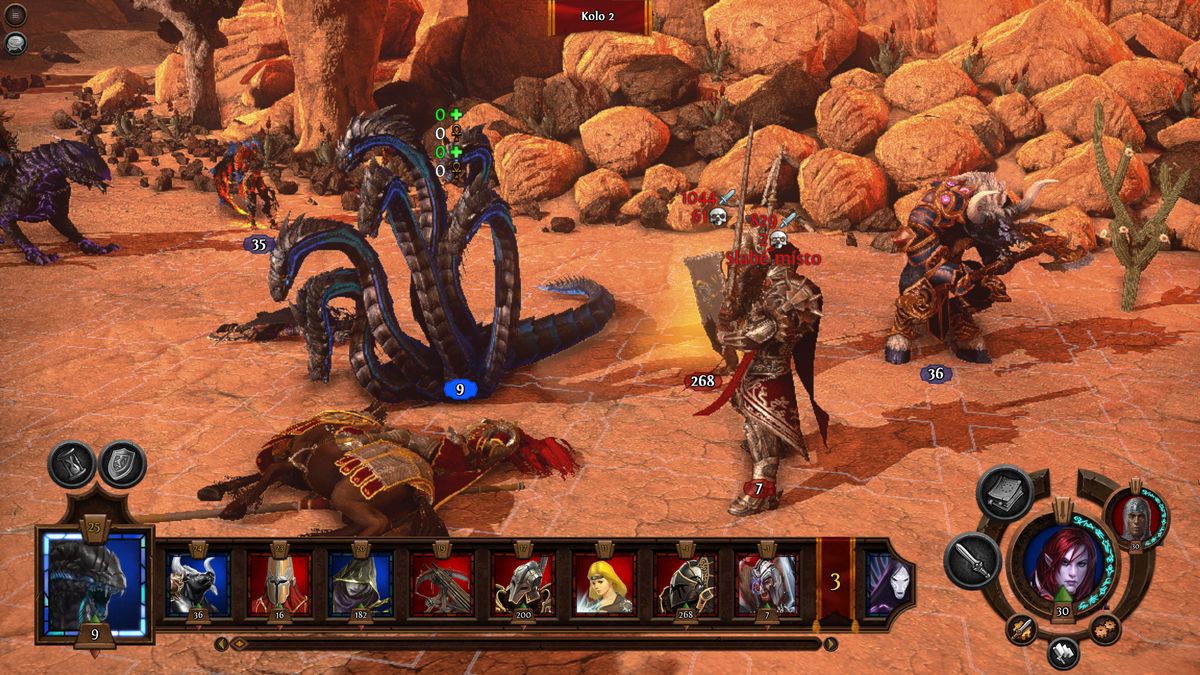Activate the hero sword attack button
Screen dimensions: 1200x675
tap(971, 560)
